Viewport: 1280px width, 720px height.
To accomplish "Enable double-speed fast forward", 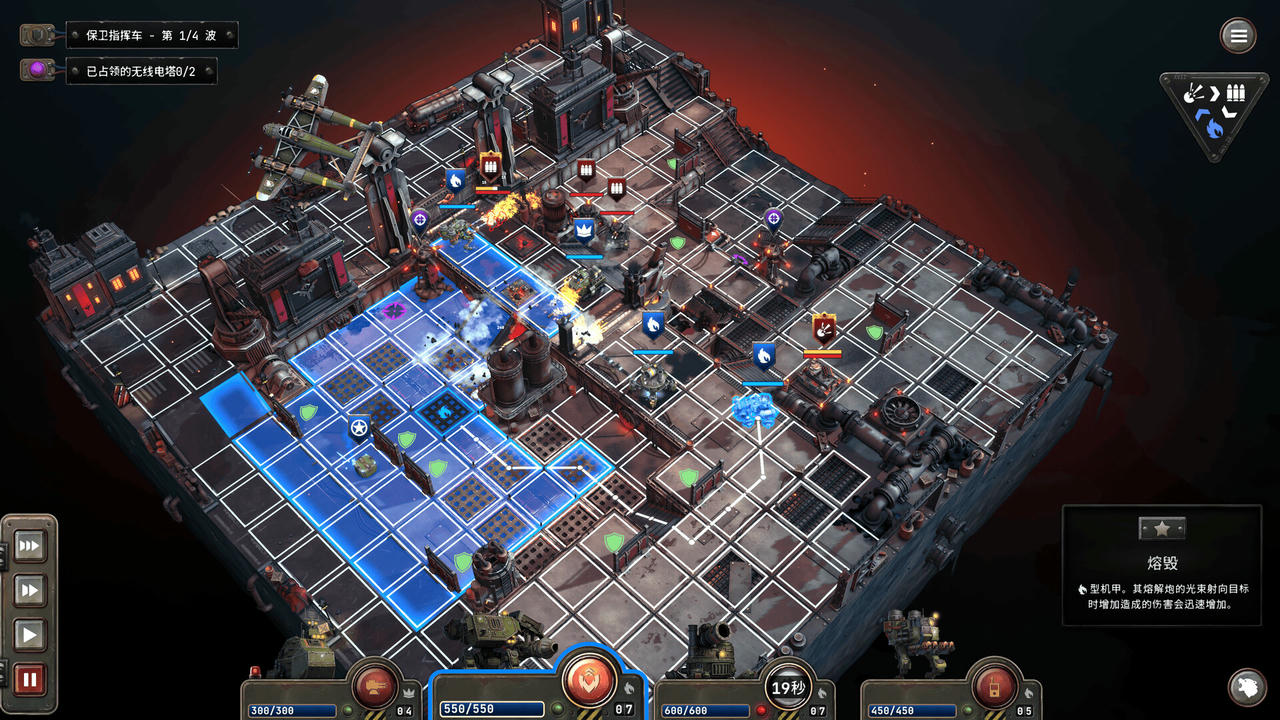I will [x=28, y=589].
